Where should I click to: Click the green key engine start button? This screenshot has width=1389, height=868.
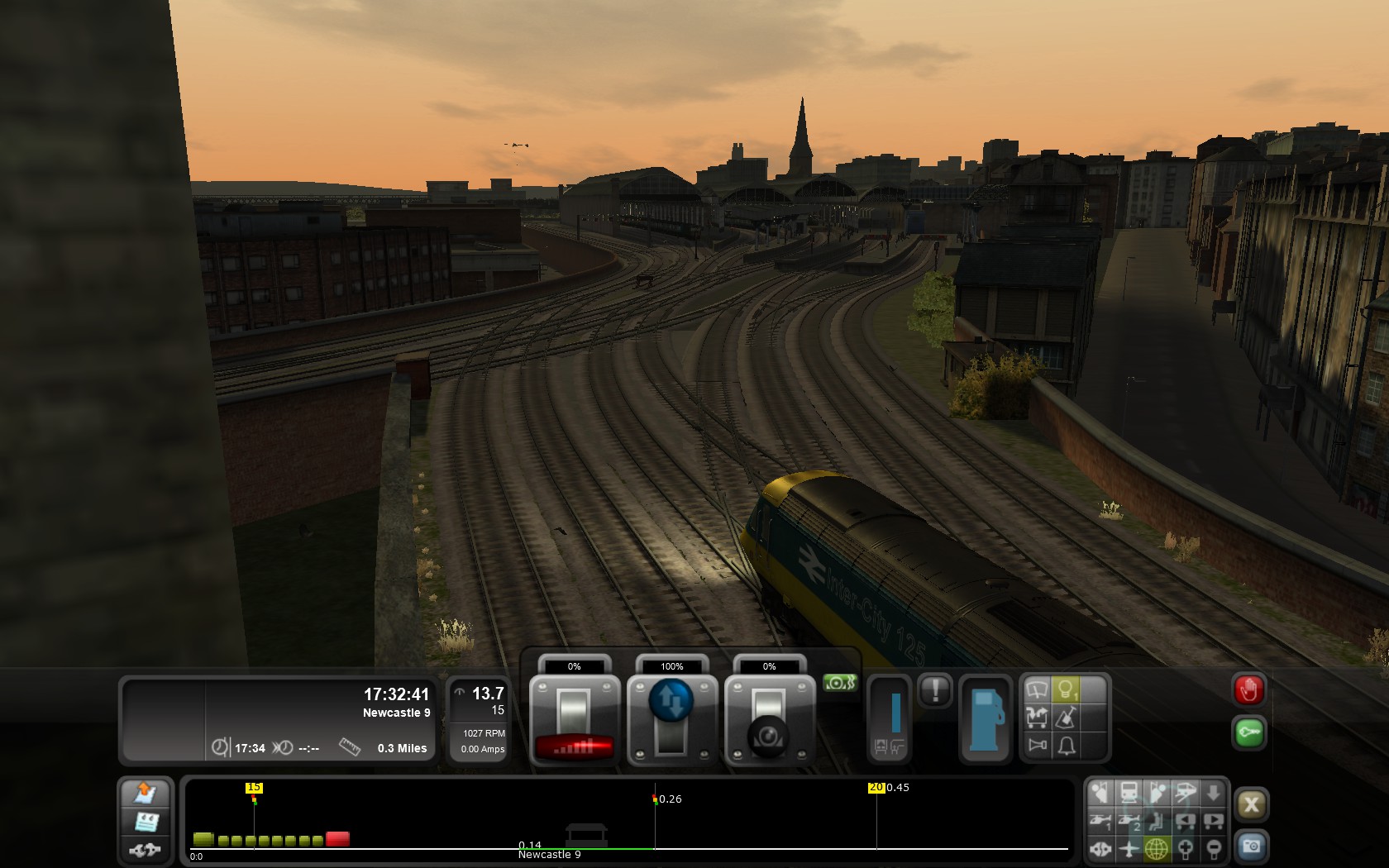click(x=1248, y=732)
